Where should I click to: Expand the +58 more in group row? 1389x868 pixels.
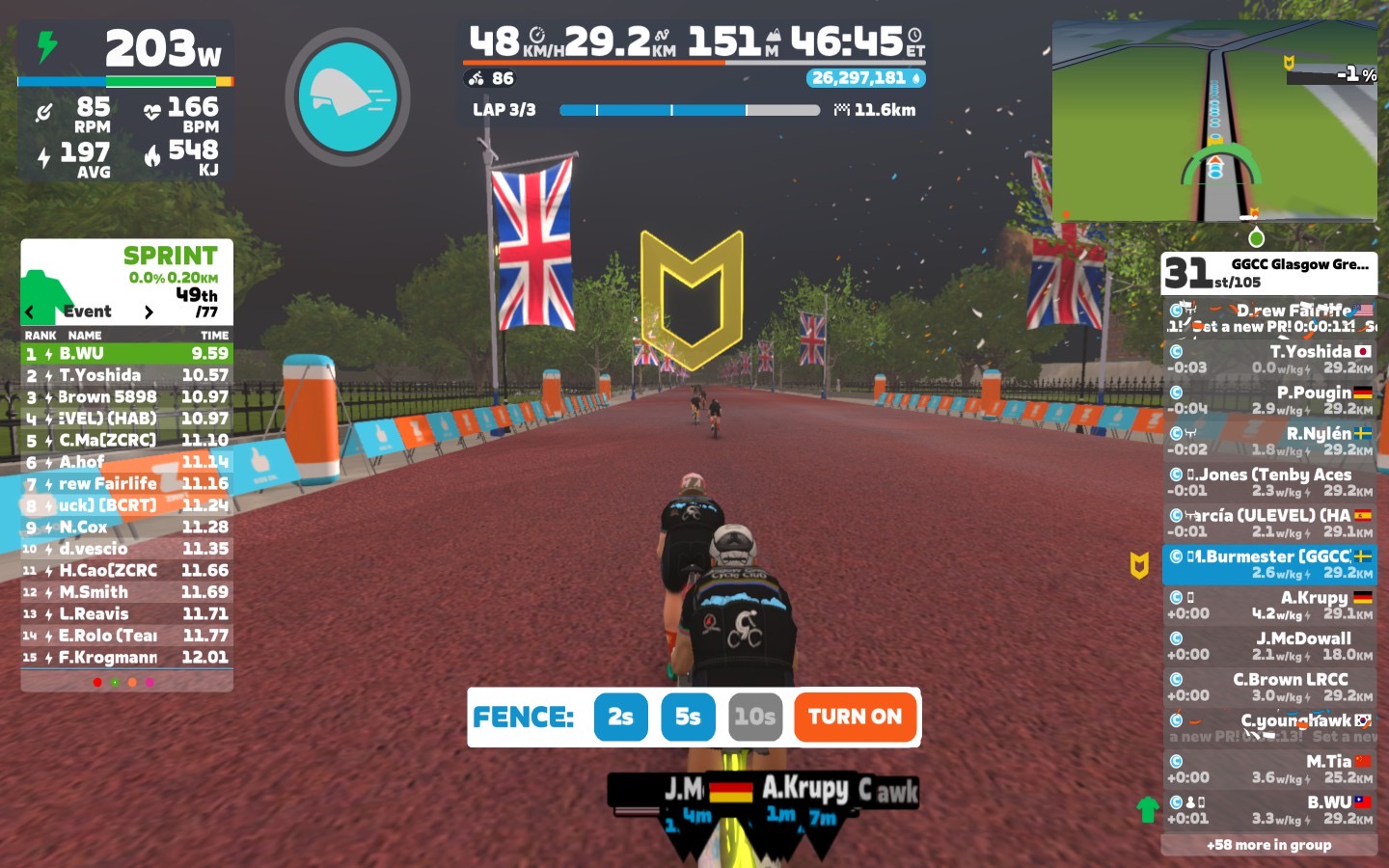coord(1268,845)
